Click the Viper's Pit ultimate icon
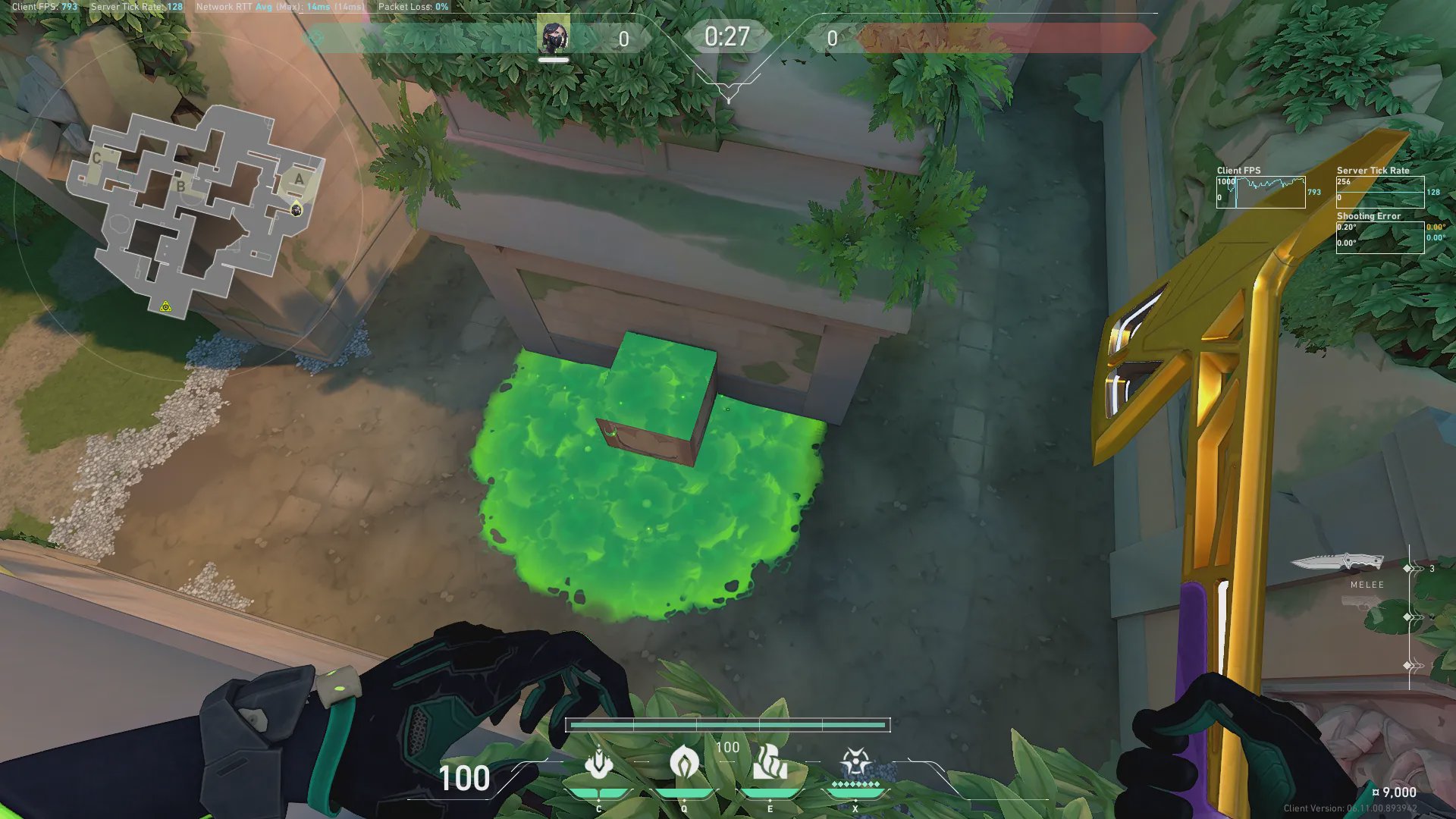The width and height of the screenshot is (1456, 819). click(x=855, y=762)
